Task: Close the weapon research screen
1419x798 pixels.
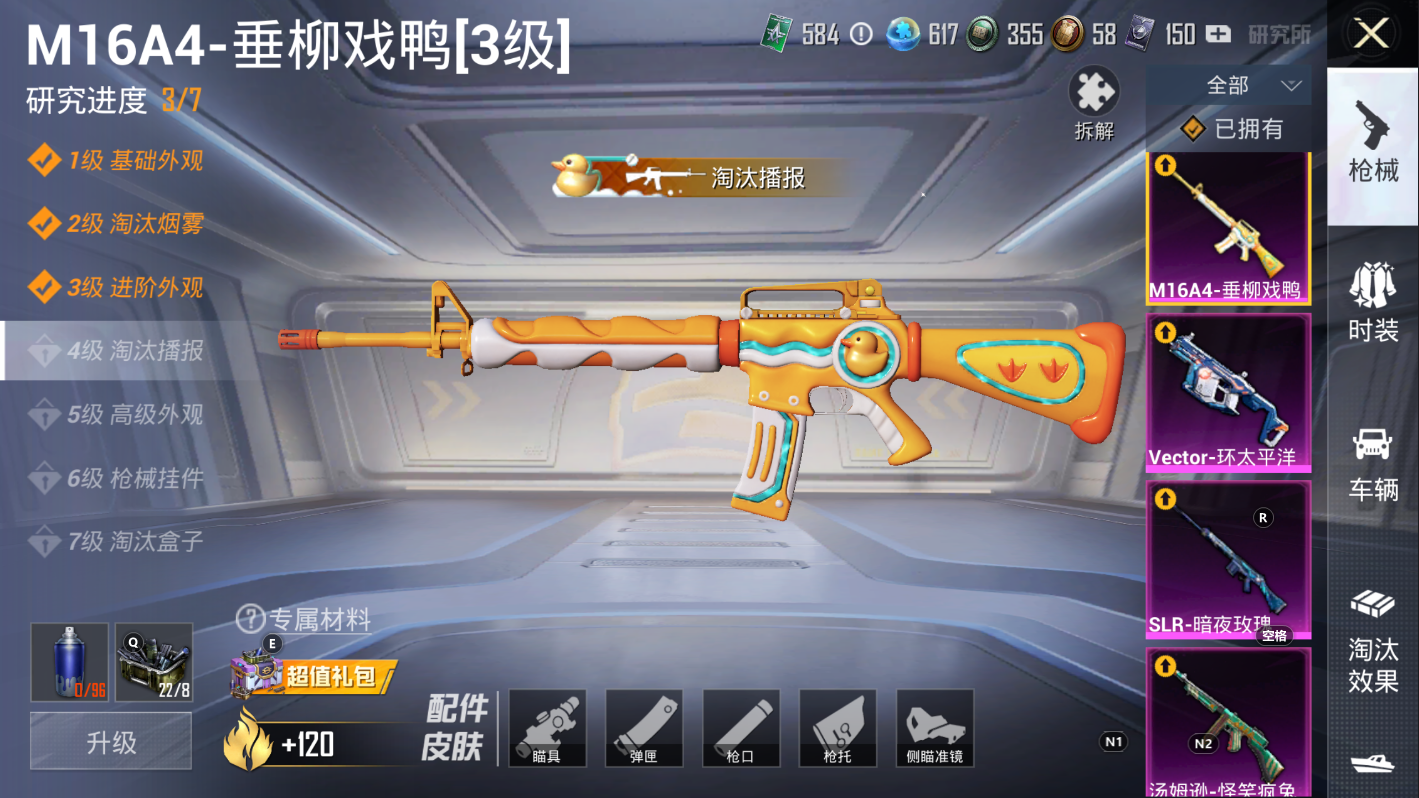Action: (1371, 34)
